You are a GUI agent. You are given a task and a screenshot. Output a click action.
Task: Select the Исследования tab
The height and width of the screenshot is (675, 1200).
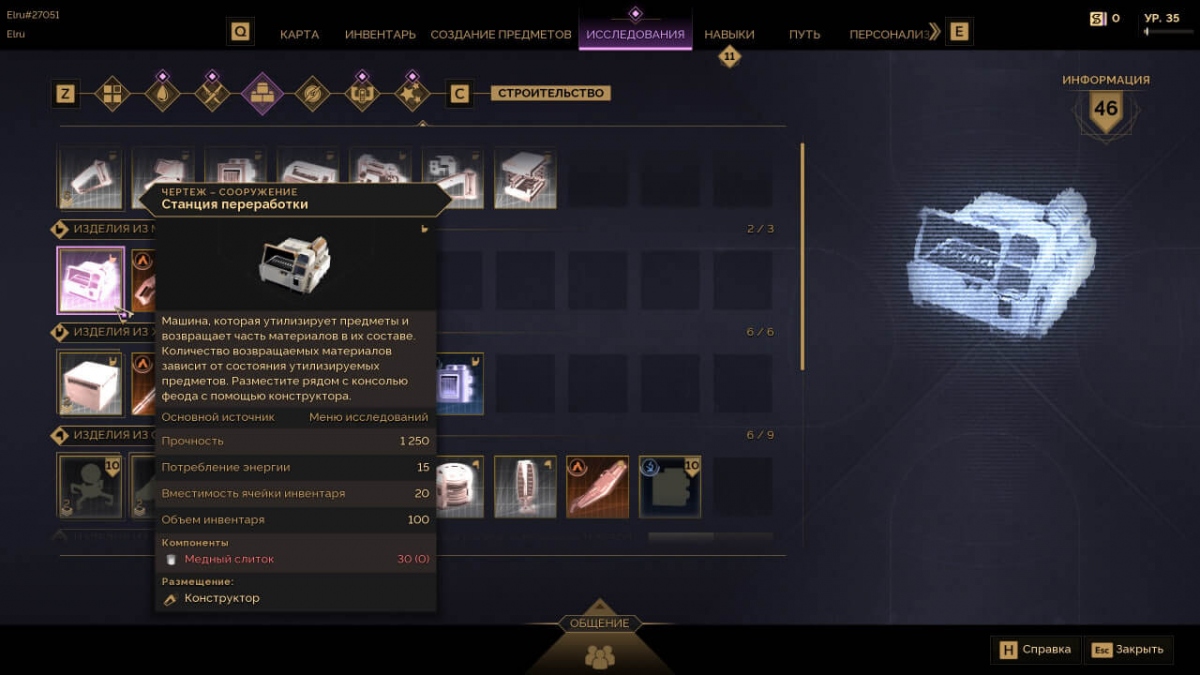[x=635, y=34]
